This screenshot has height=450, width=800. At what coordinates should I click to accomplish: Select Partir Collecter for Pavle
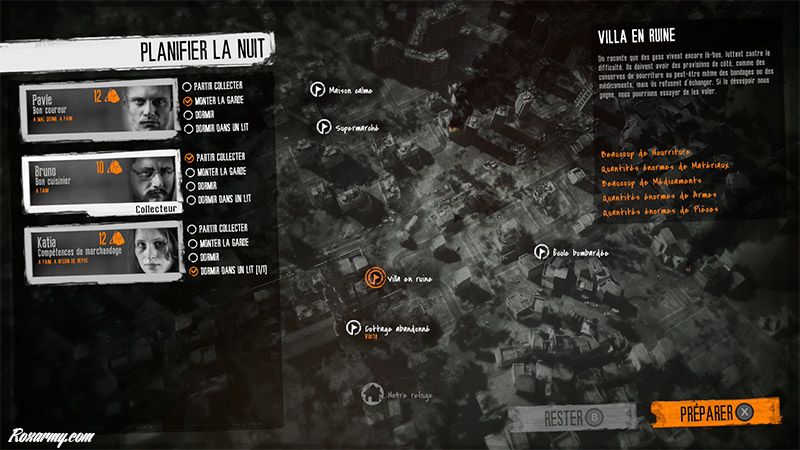[x=190, y=87]
